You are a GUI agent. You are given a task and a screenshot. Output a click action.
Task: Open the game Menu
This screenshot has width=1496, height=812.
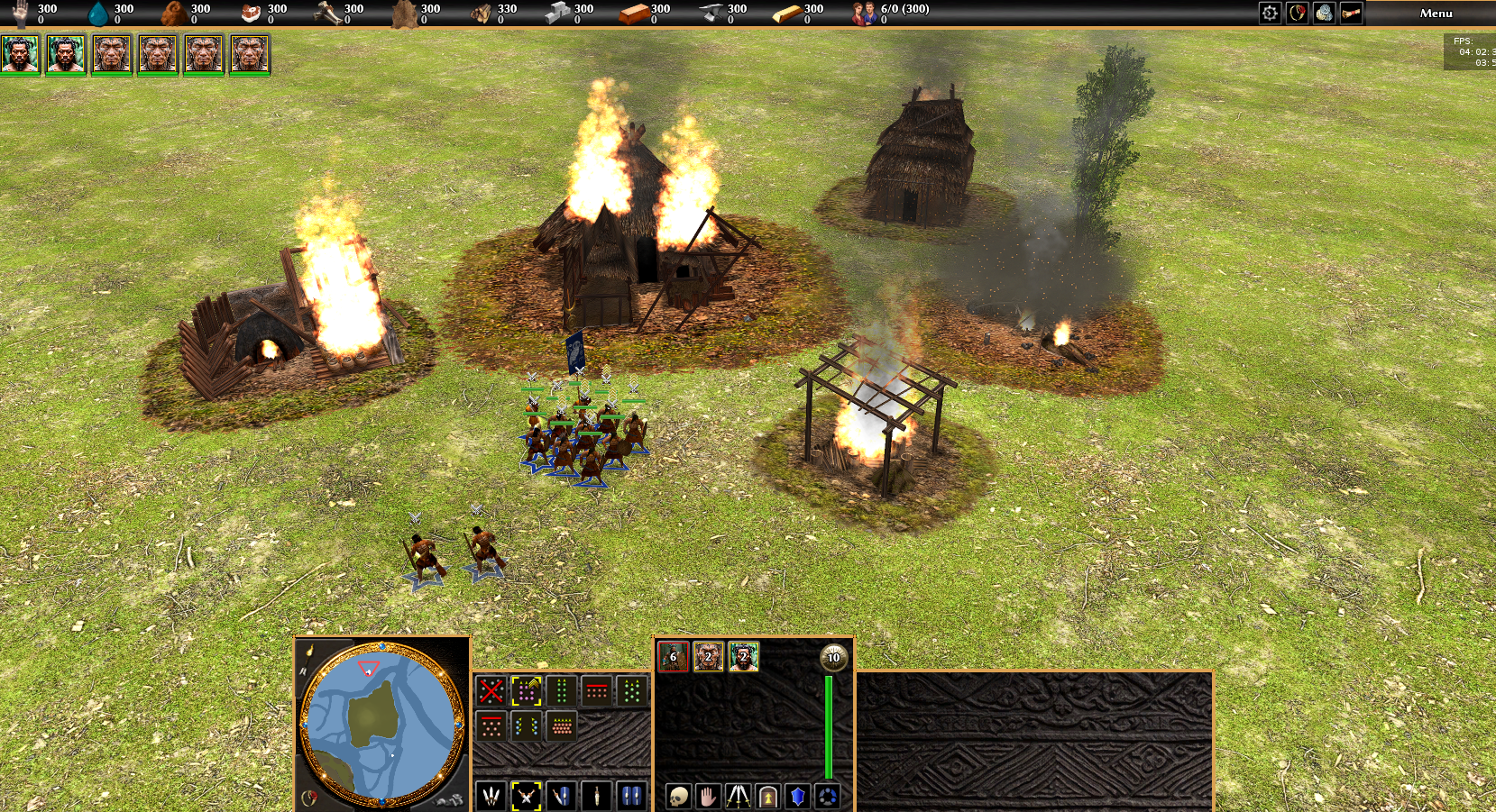(x=1436, y=14)
